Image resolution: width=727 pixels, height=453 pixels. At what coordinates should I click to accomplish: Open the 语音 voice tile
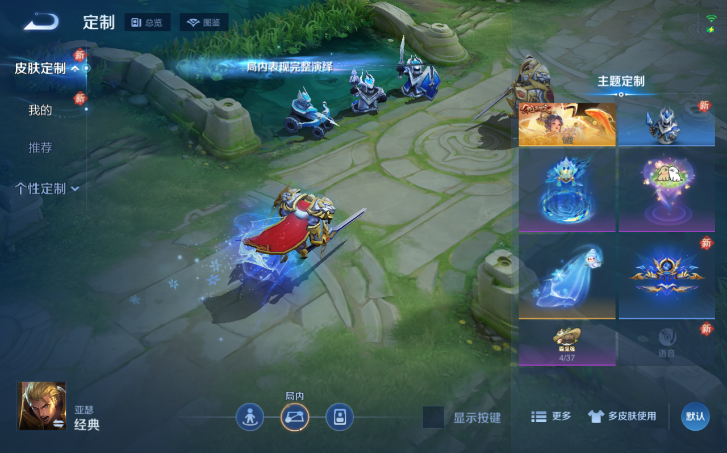point(666,344)
